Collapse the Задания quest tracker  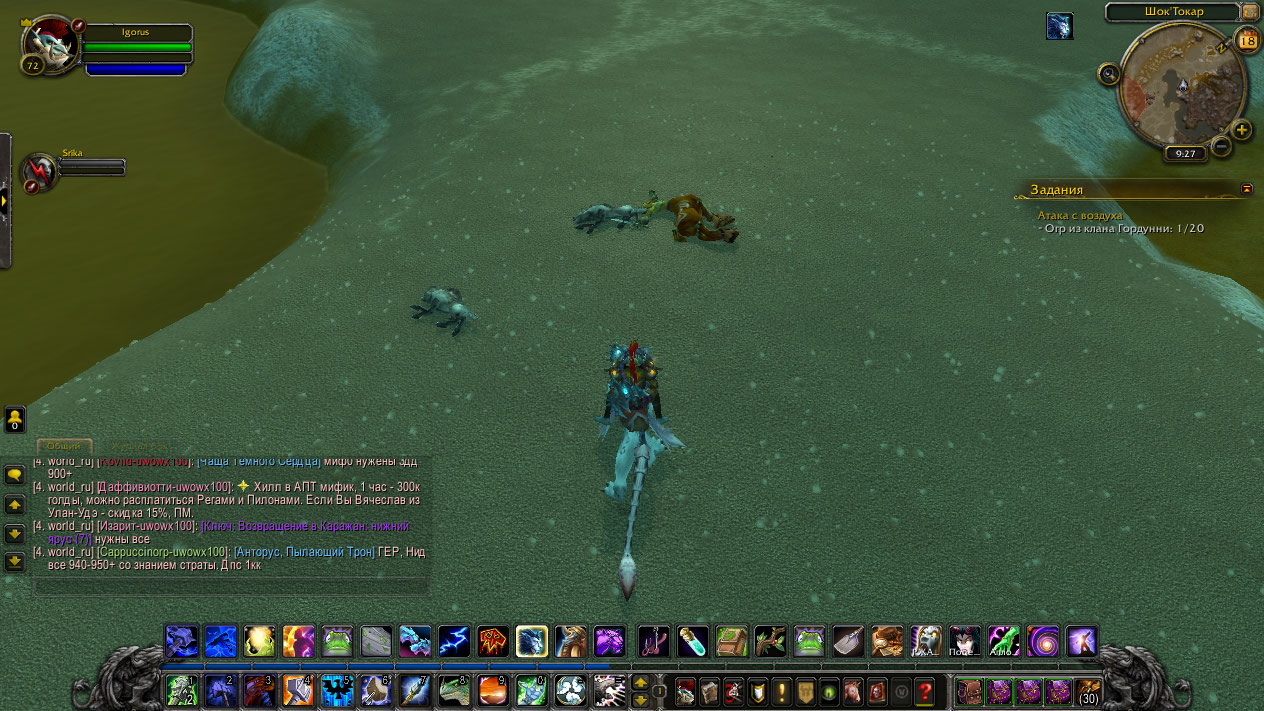[x=1246, y=188]
